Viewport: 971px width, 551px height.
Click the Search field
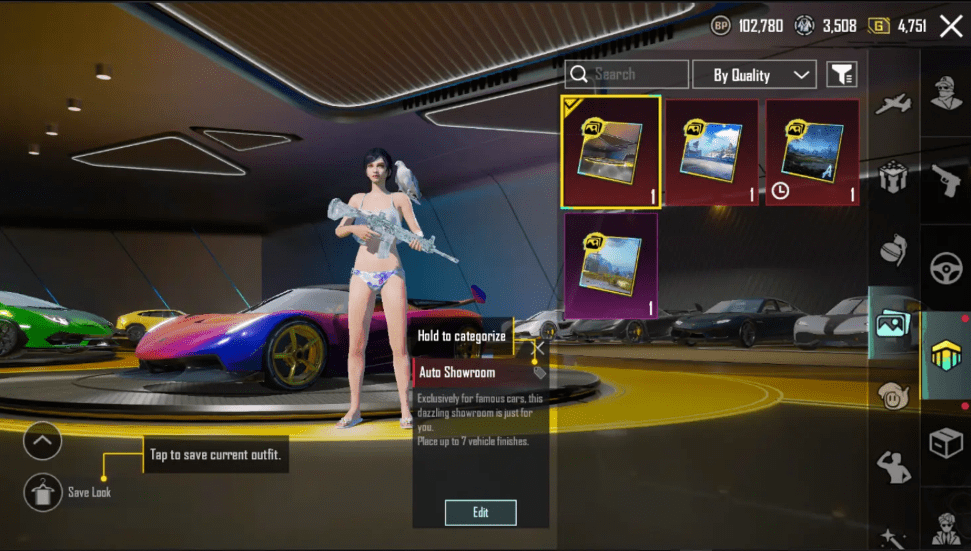click(627, 74)
